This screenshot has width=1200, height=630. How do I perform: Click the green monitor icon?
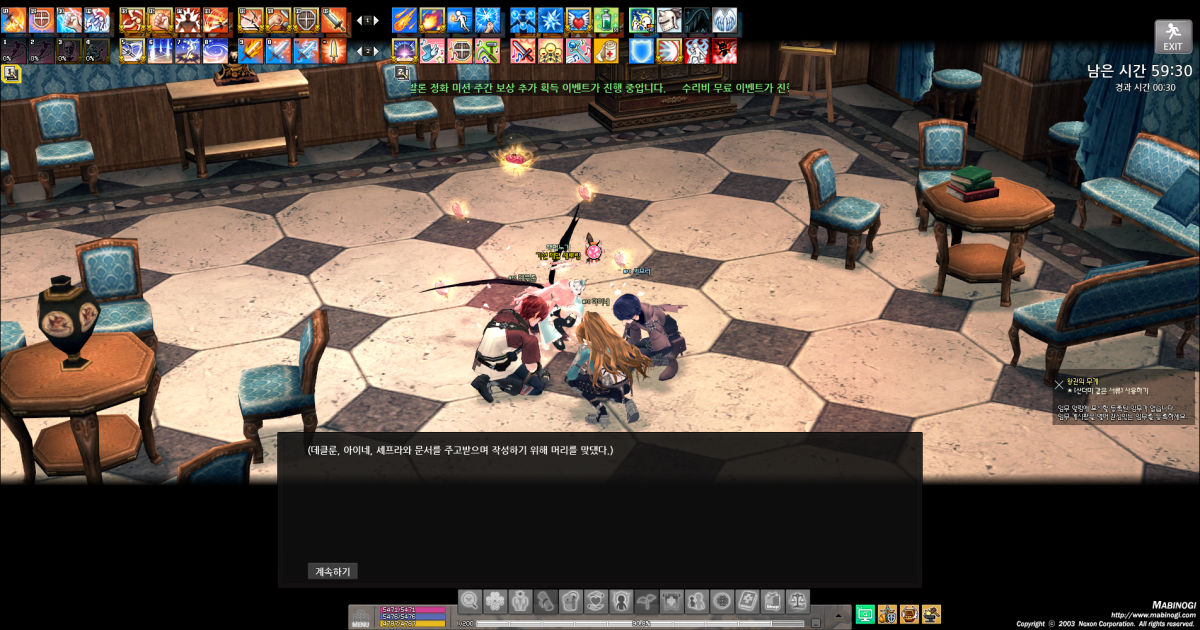(865, 614)
